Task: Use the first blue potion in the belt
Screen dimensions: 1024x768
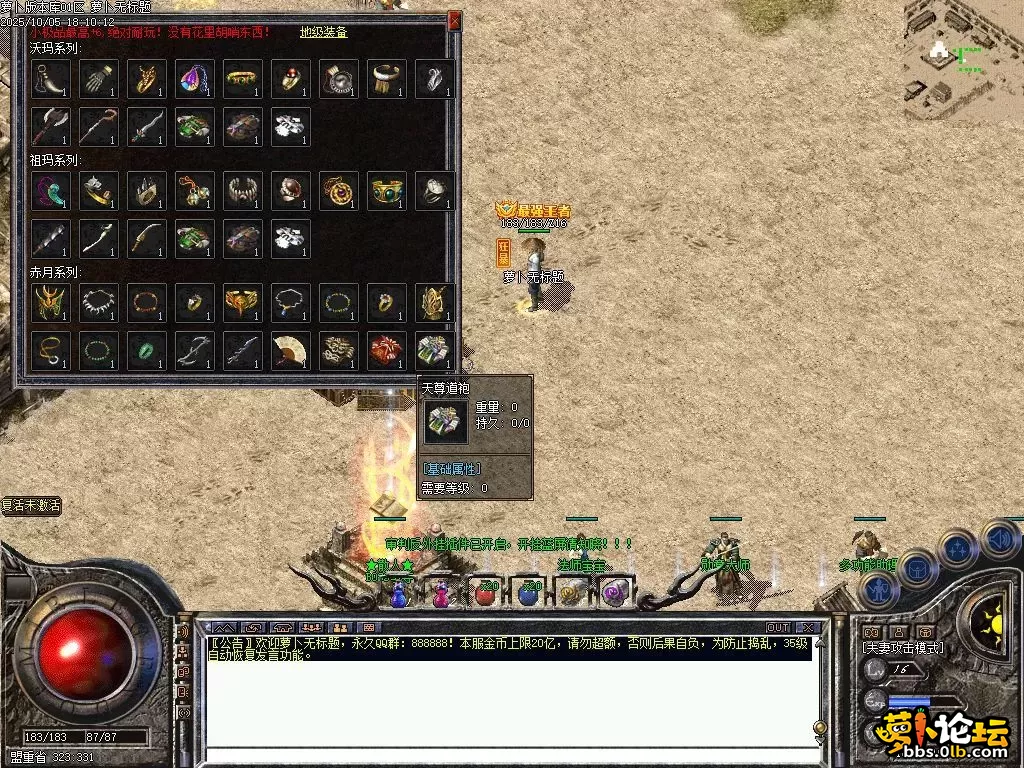Action: (398, 593)
